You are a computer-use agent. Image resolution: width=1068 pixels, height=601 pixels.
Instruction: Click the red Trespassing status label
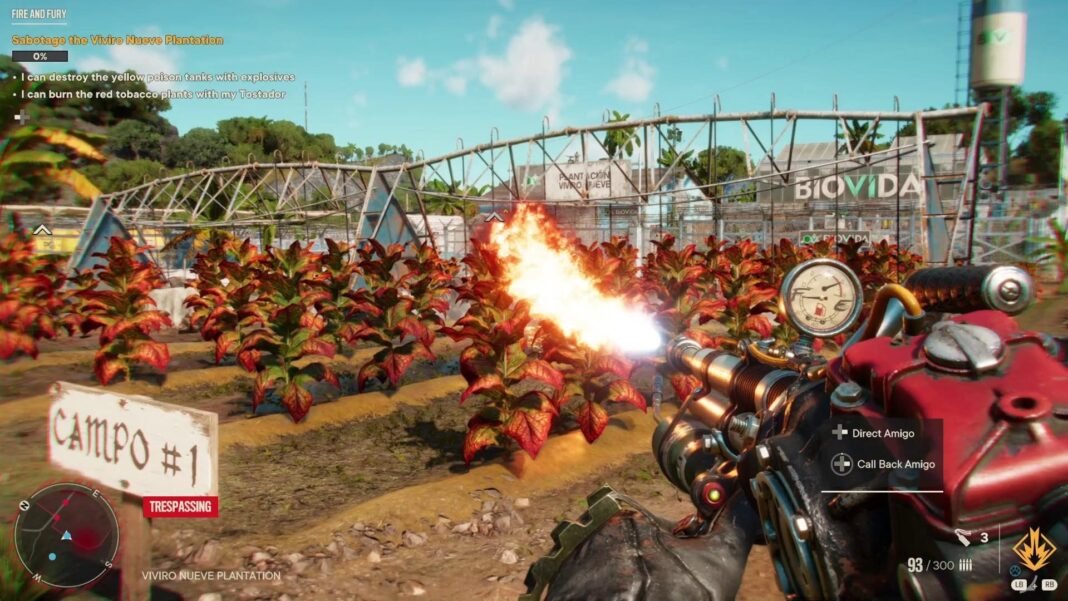[x=180, y=506]
